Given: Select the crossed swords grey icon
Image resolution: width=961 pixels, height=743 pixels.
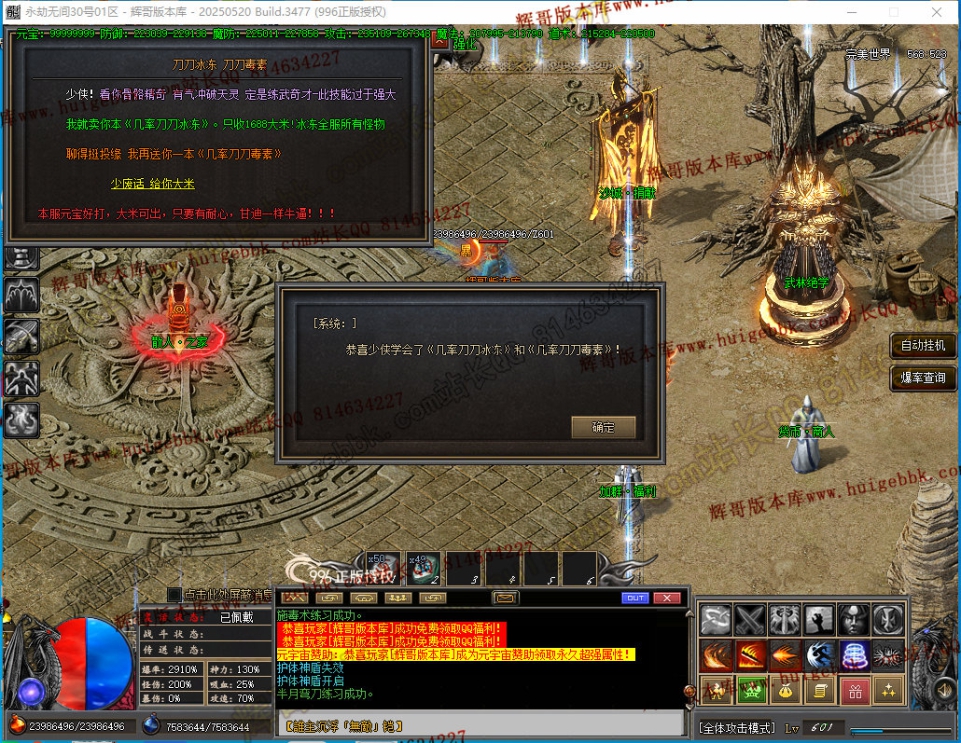Looking at the screenshot, I should coord(750,620).
